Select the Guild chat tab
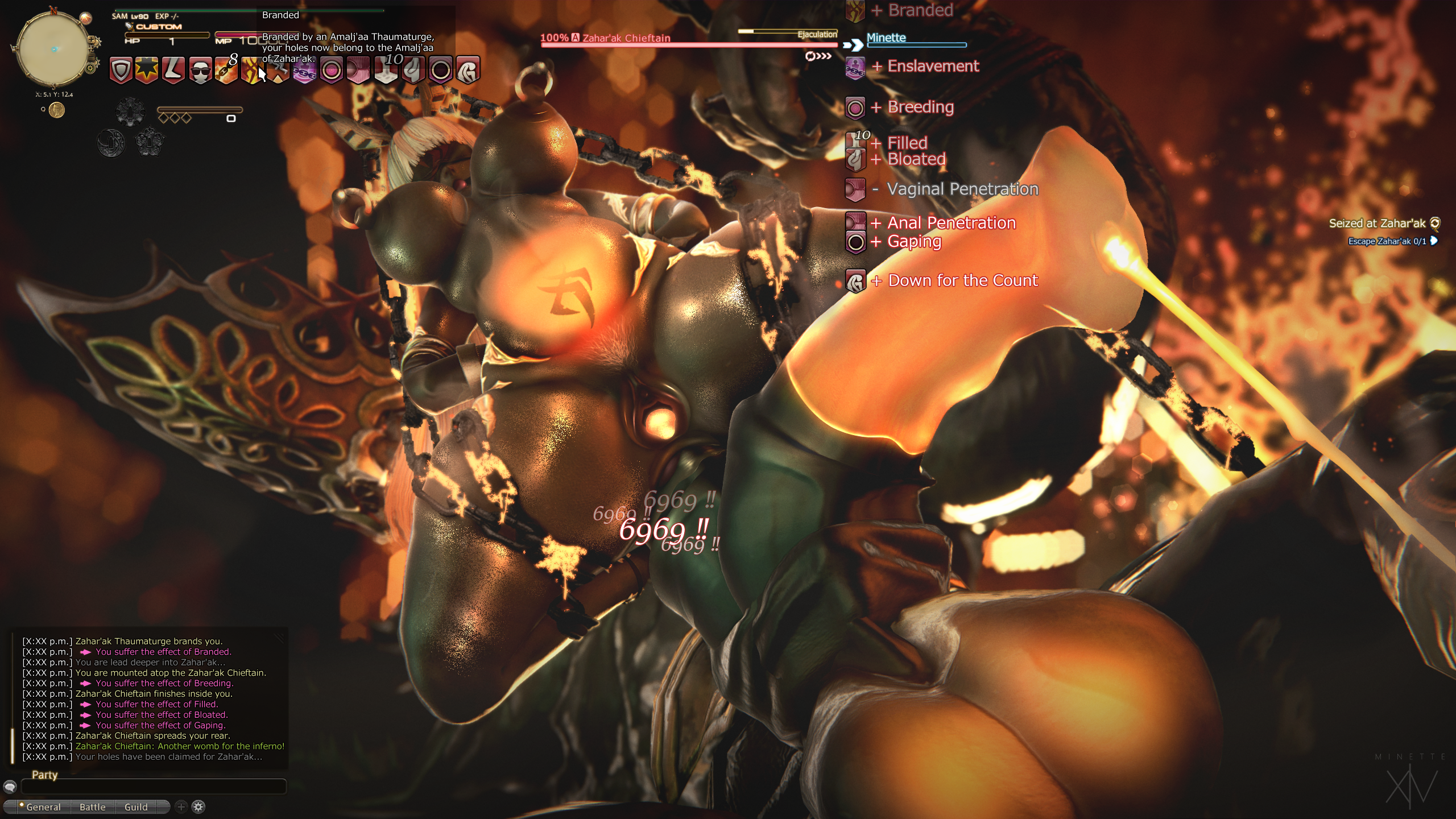The image size is (1456, 819). point(136,807)
